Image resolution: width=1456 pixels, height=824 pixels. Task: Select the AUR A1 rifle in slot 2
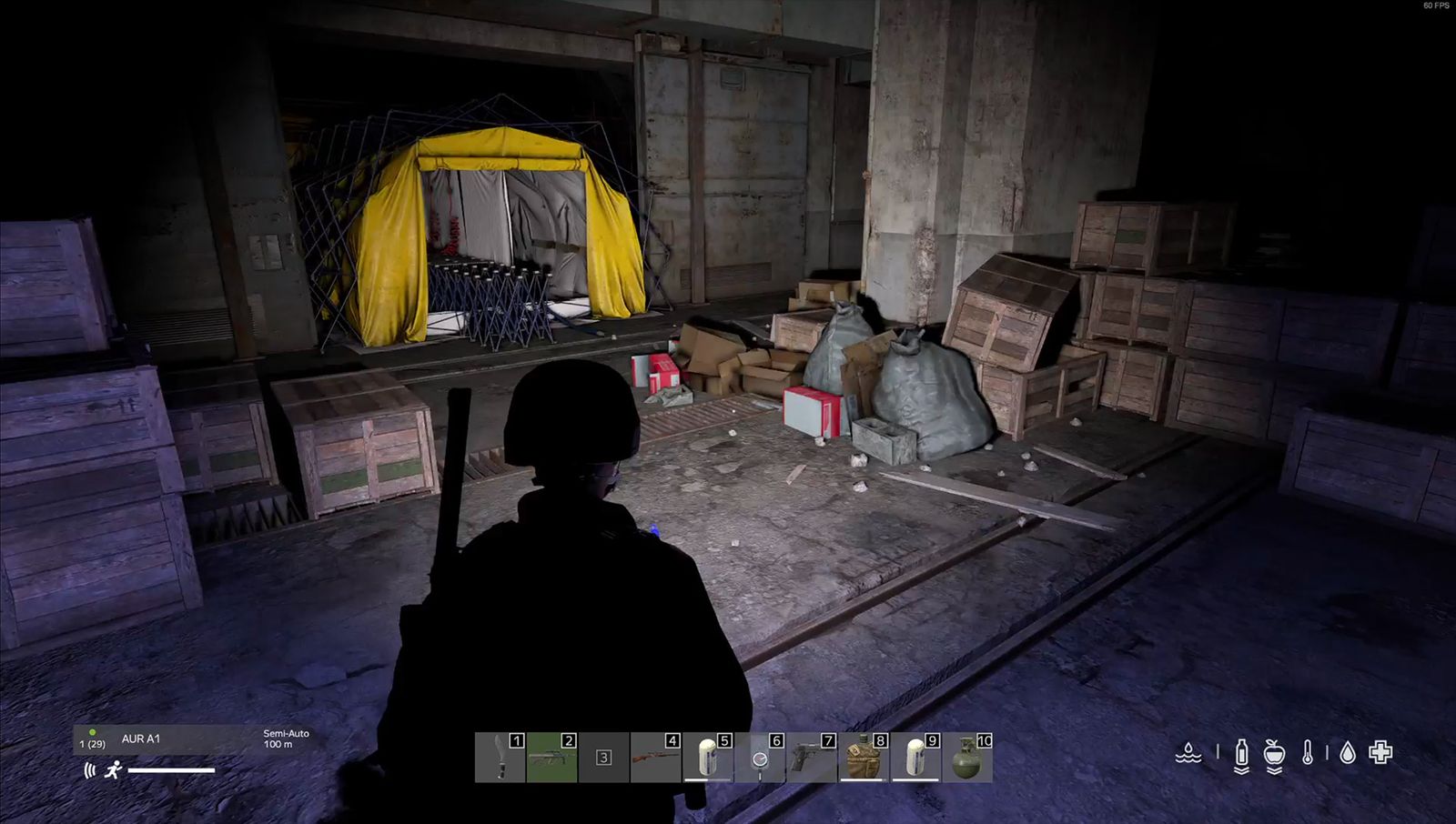[550, 757]
